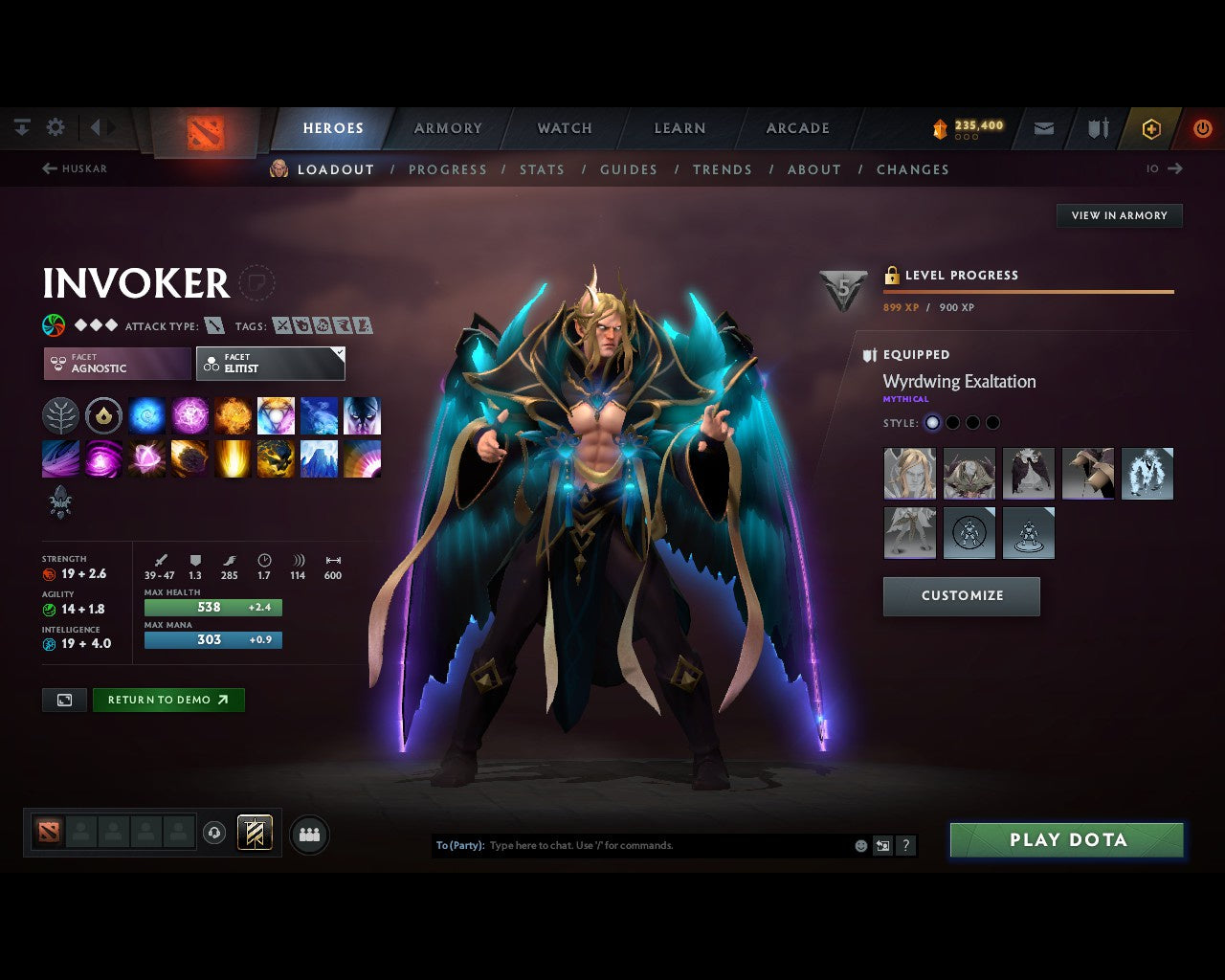This screenshot has height=980, width=1225.
Task: Open the notifications mail icon
Action: click(1043, 128)
